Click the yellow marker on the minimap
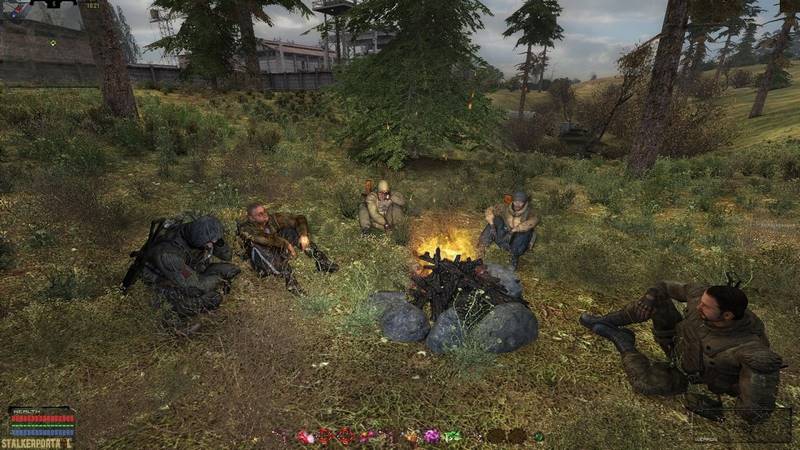Screen dimensions: 800x450 (53, 43)
